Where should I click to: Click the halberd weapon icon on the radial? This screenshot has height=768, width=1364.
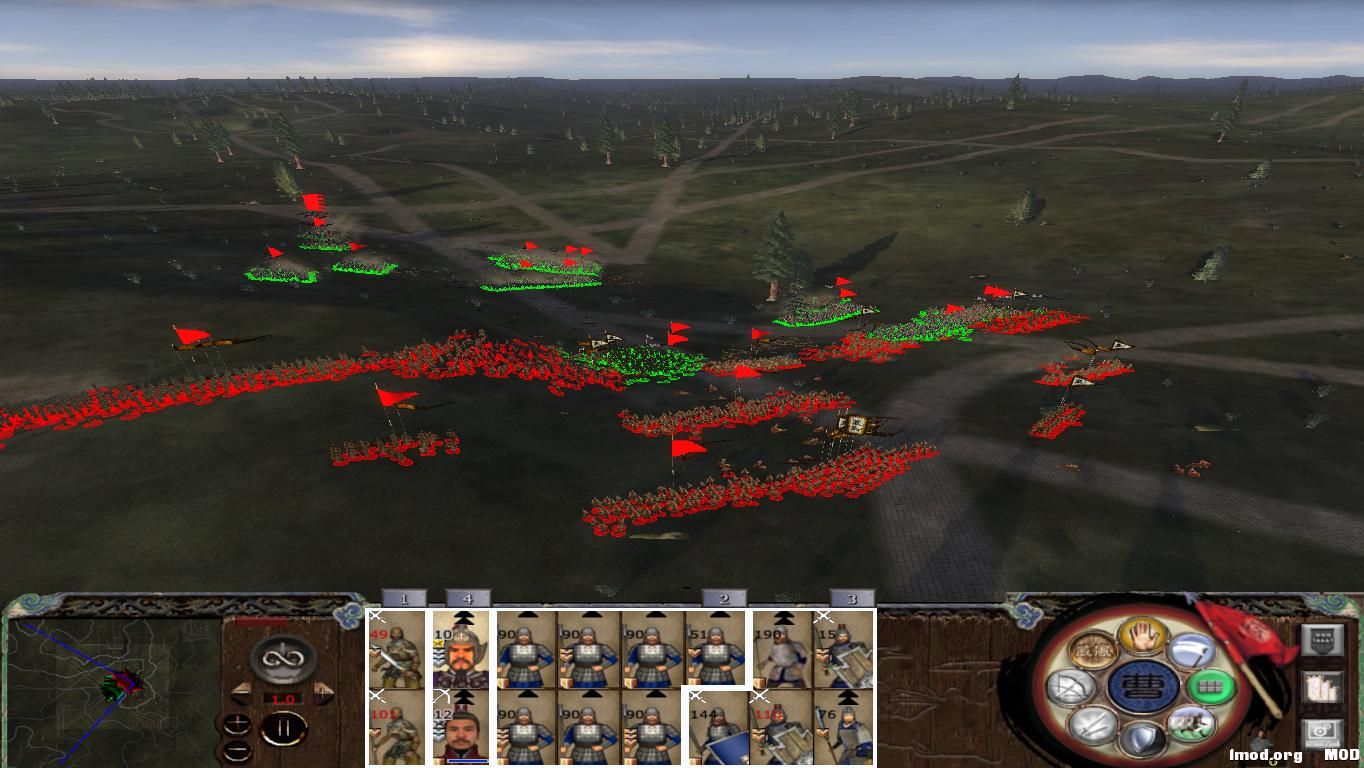[1191, 651]
